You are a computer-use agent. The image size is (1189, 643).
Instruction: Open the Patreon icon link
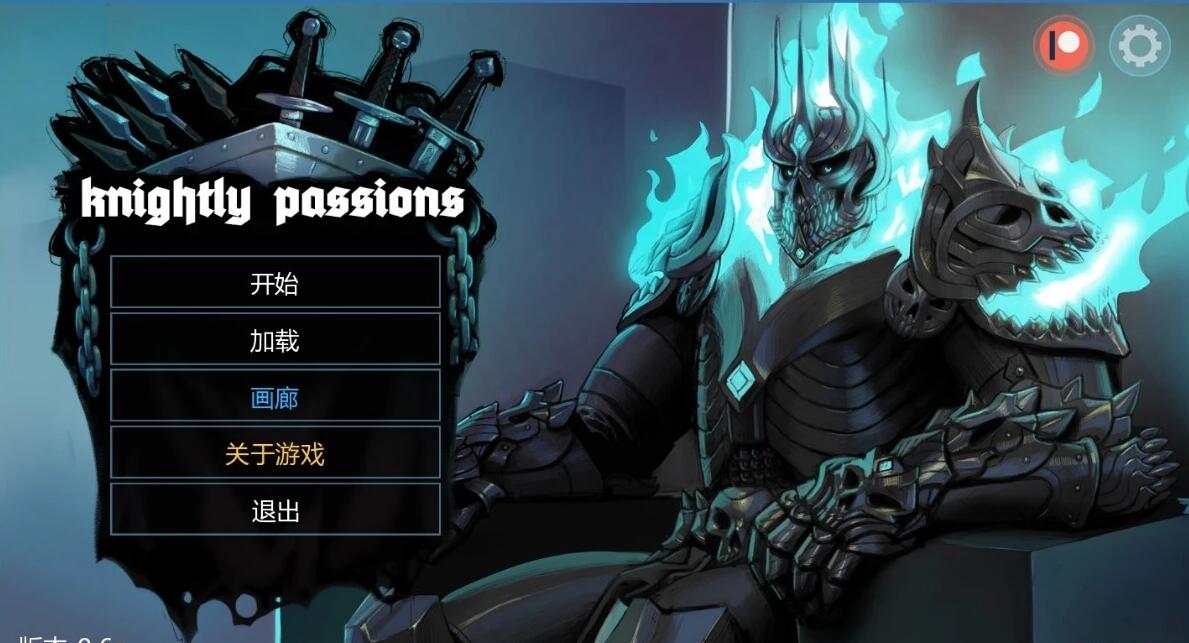[x=1063, y=45]
